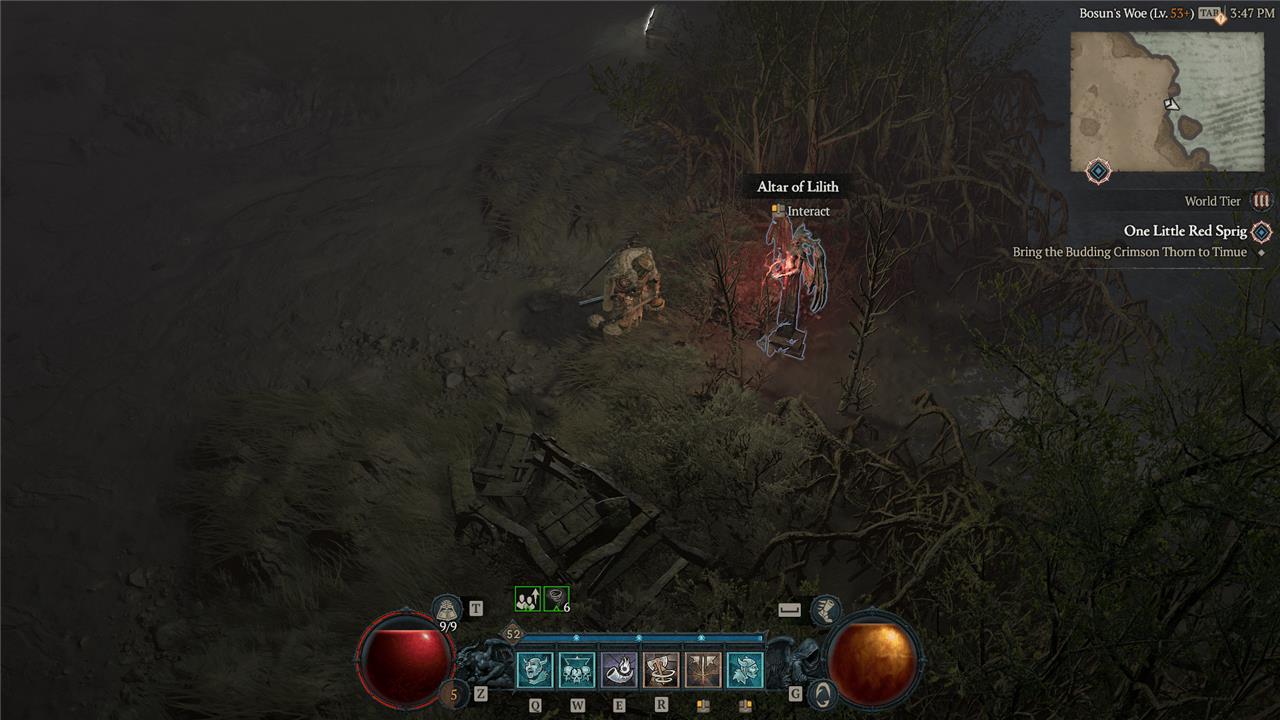Use the three skulls skill
Image resolution: width=1280 pixels, height=720 pixels.
tap(577, 670)
